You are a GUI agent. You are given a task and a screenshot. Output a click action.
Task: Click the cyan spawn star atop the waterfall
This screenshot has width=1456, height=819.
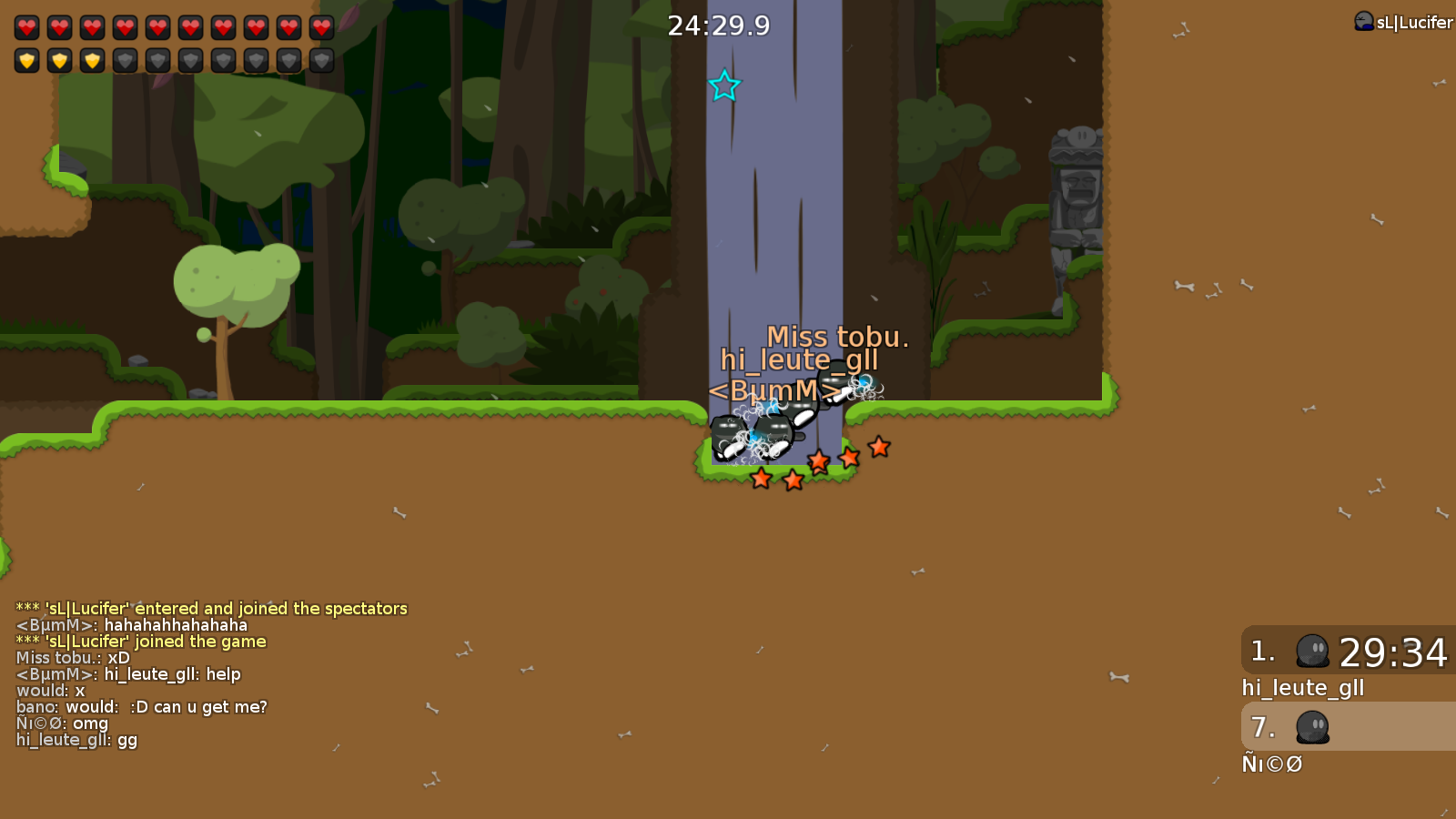pos(725,86)
